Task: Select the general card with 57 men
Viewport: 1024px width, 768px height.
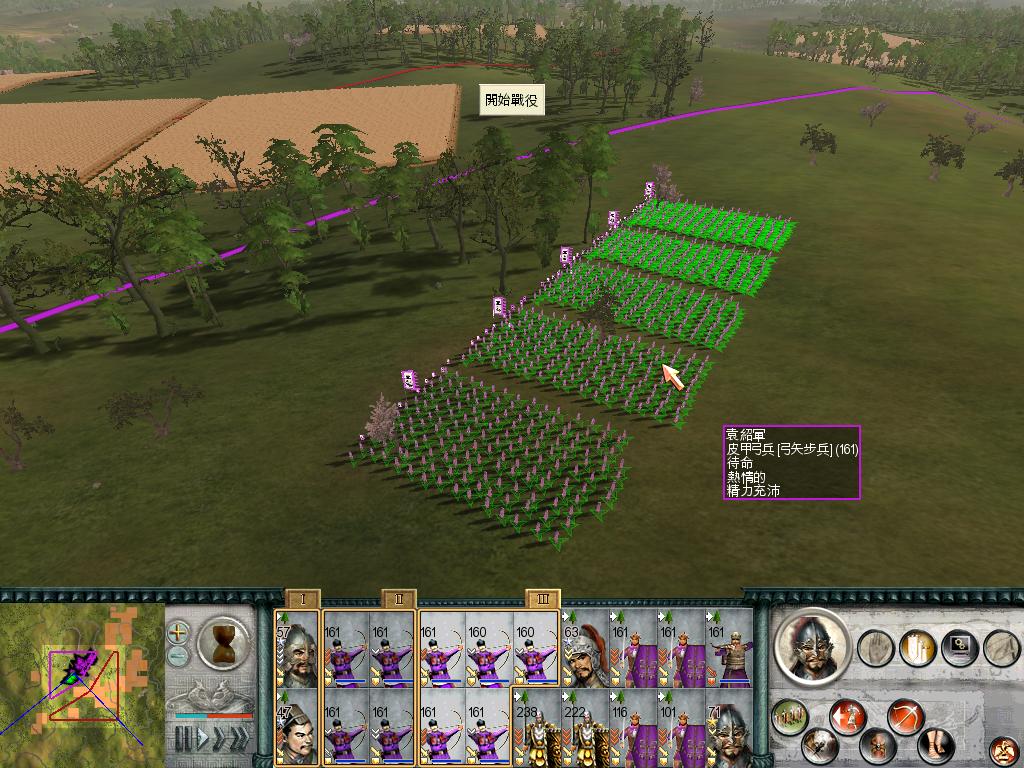Action: (297, 648)
